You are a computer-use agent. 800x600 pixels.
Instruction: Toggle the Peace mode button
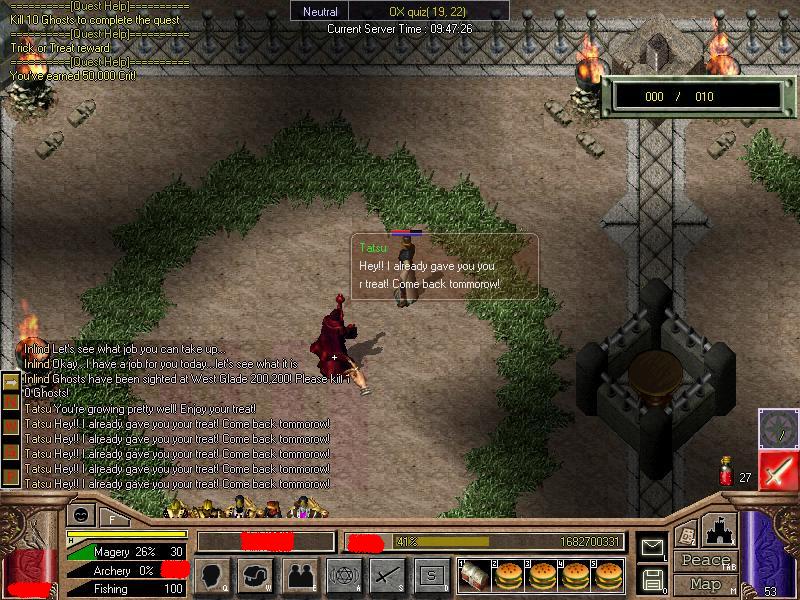click(x=705, y=561)
